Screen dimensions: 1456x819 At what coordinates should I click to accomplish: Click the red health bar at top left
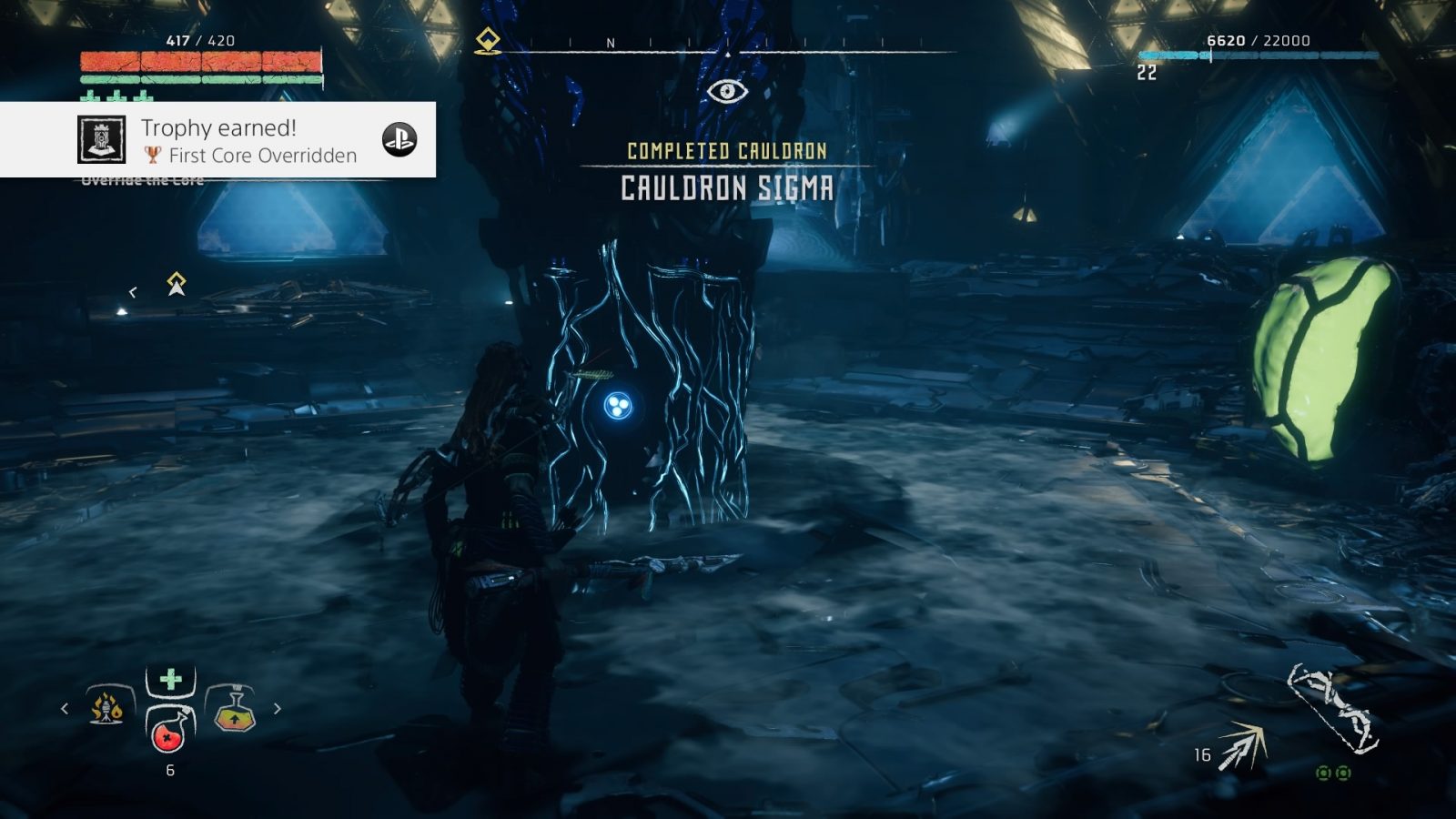coord(200,59)
